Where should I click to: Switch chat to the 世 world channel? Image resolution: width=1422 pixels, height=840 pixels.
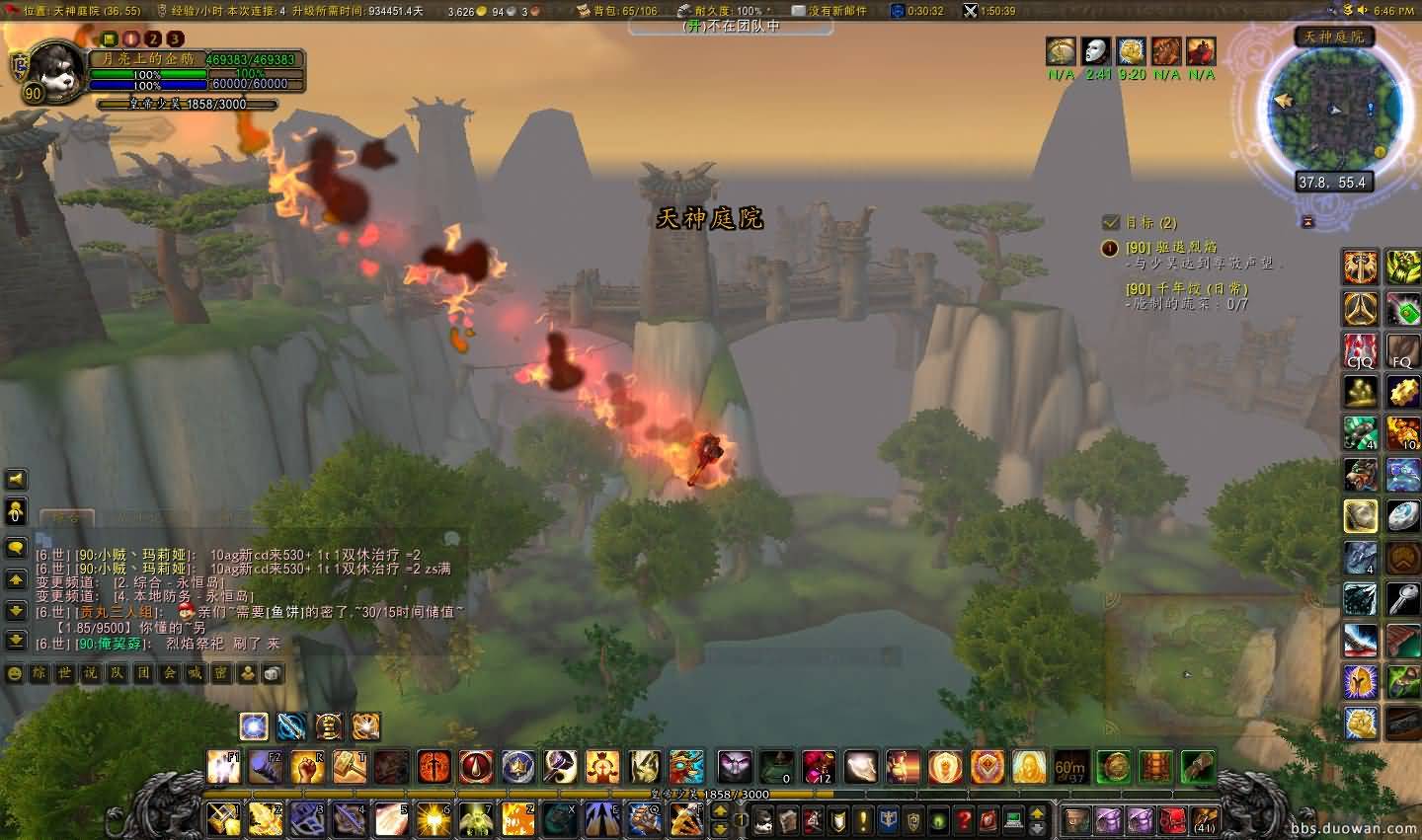(64, 673)
